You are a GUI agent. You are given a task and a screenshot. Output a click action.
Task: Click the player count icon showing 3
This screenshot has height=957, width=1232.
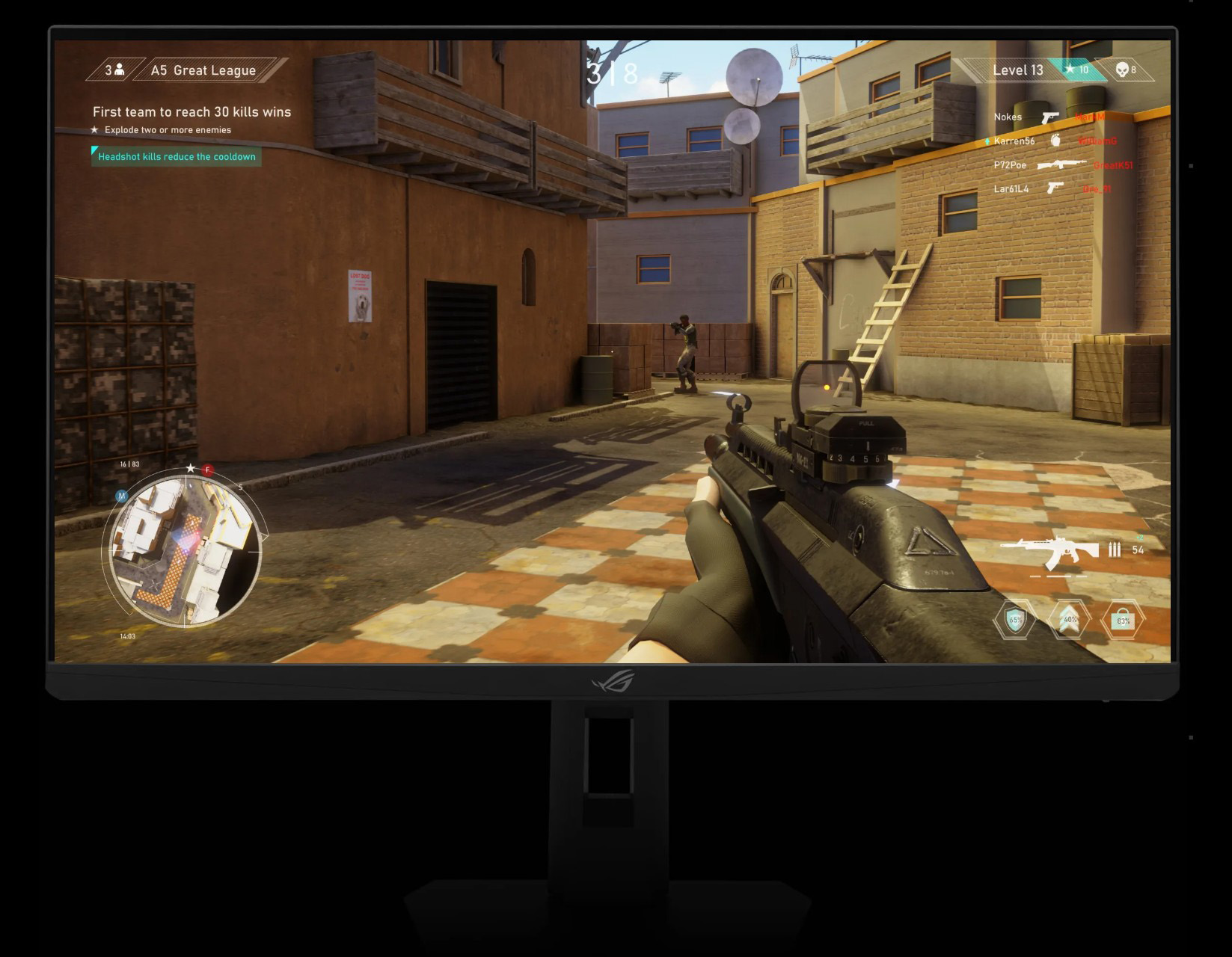click(116, 70)
